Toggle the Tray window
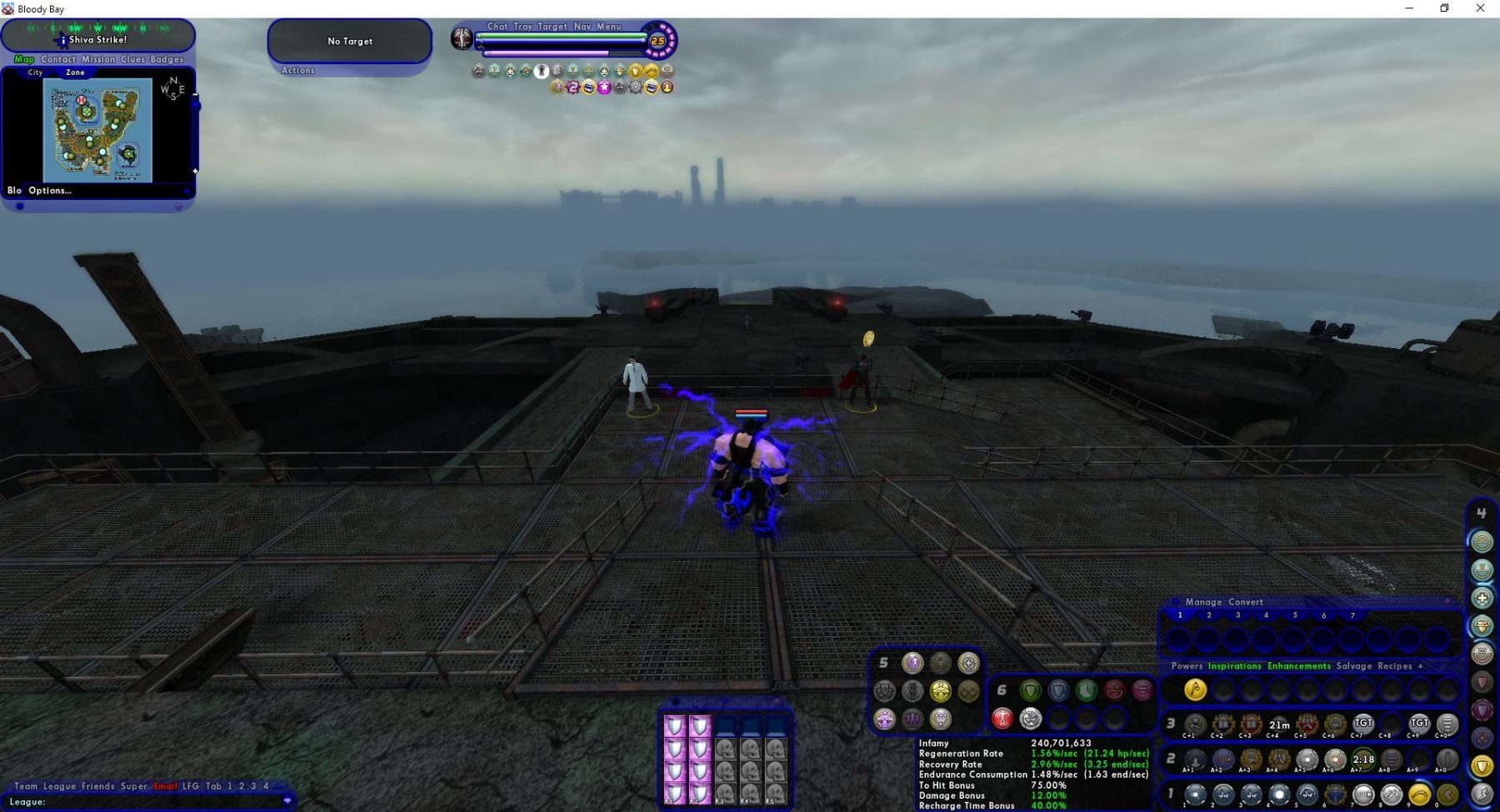 click(522, 27)
